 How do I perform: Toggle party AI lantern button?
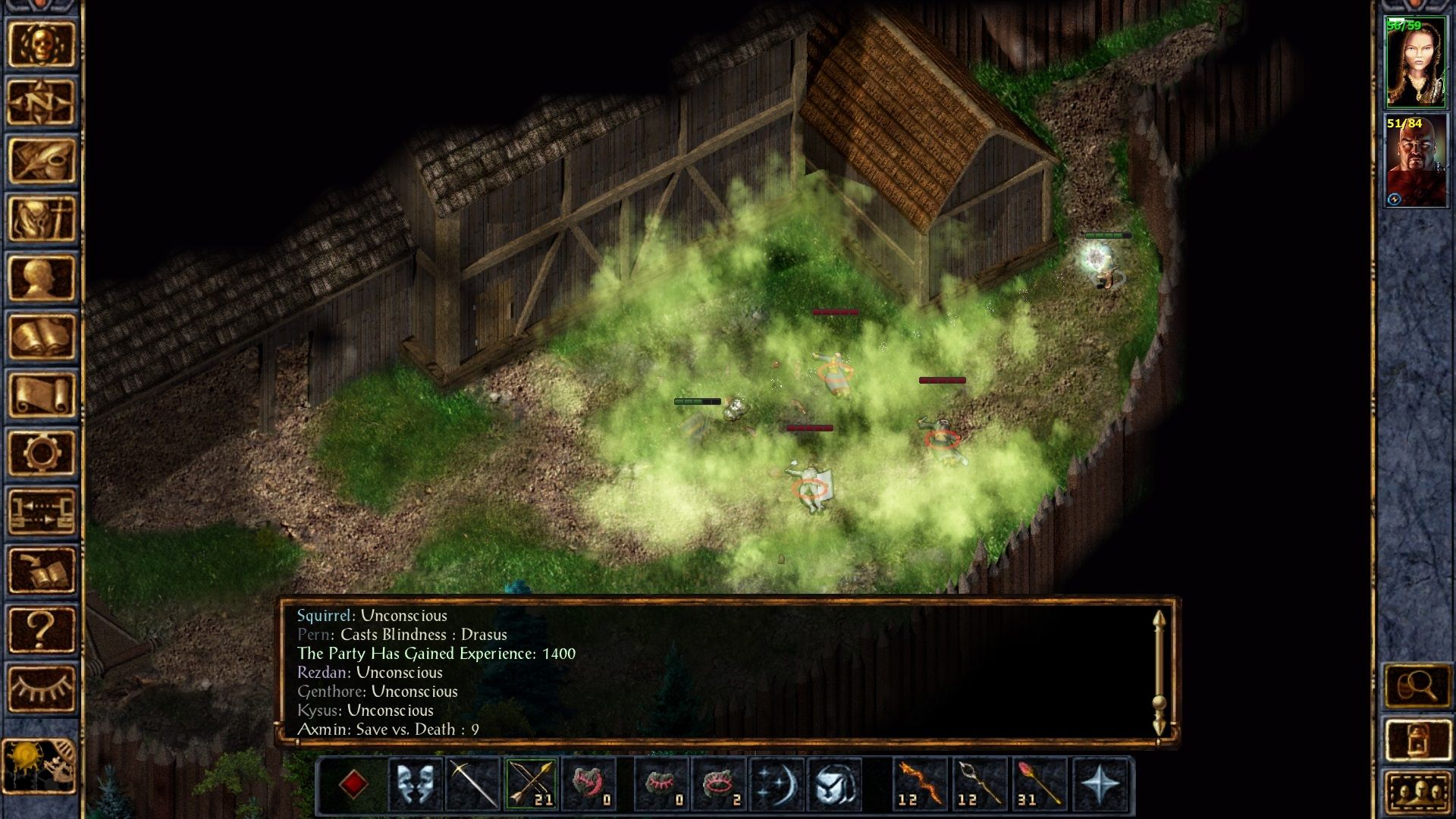click(x=1417, y=740)
